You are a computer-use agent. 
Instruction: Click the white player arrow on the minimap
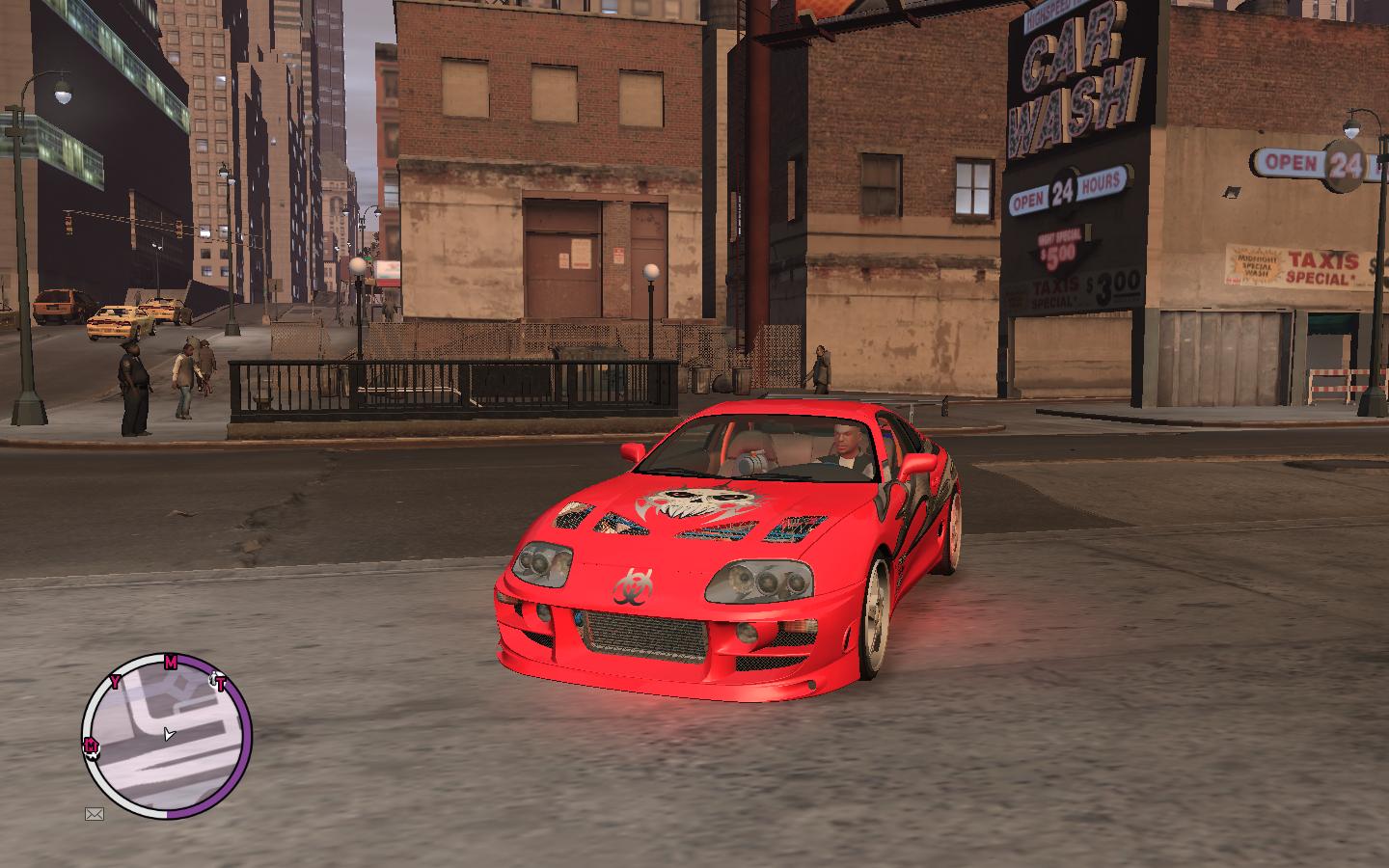tap(169, 735)
